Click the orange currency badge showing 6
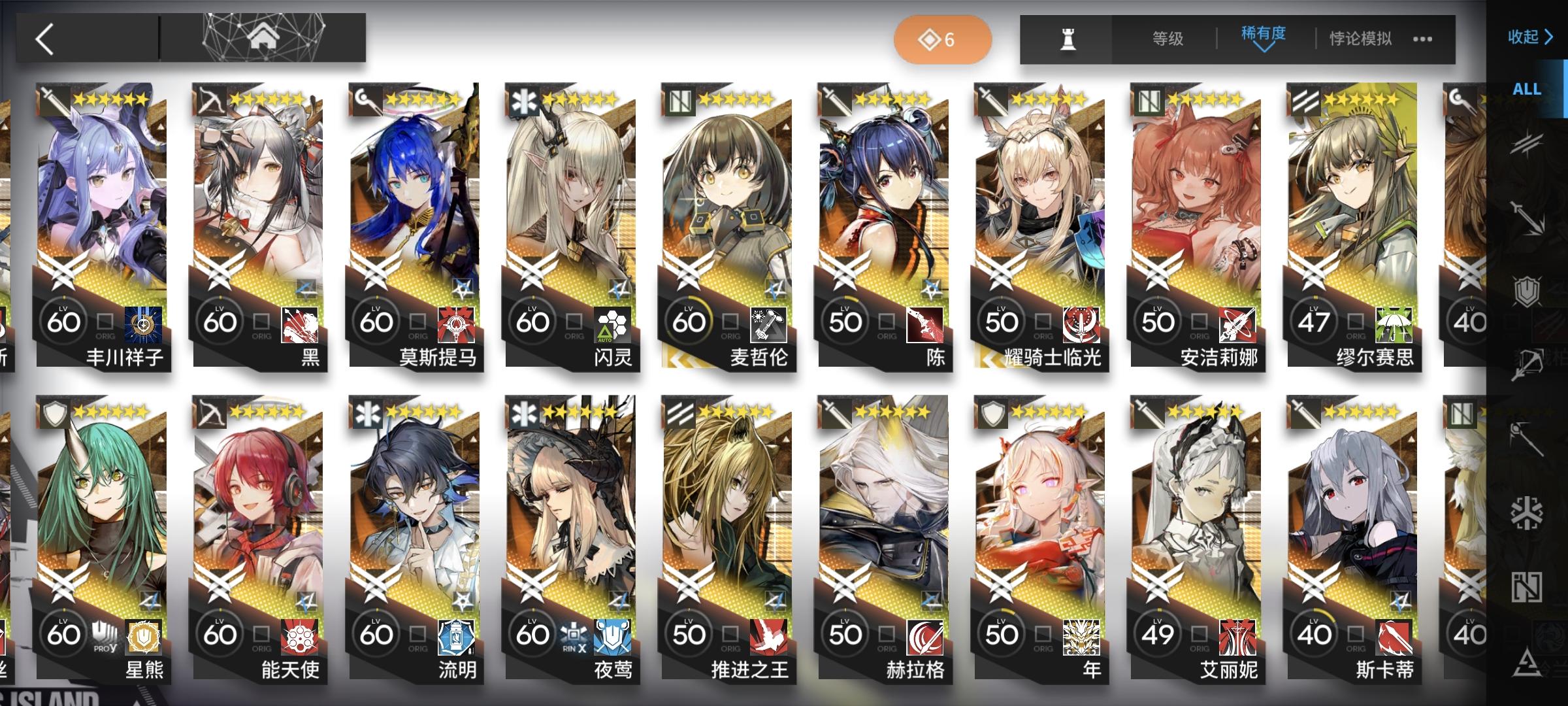Viewport: 1568px width, 706px height. 942,40
